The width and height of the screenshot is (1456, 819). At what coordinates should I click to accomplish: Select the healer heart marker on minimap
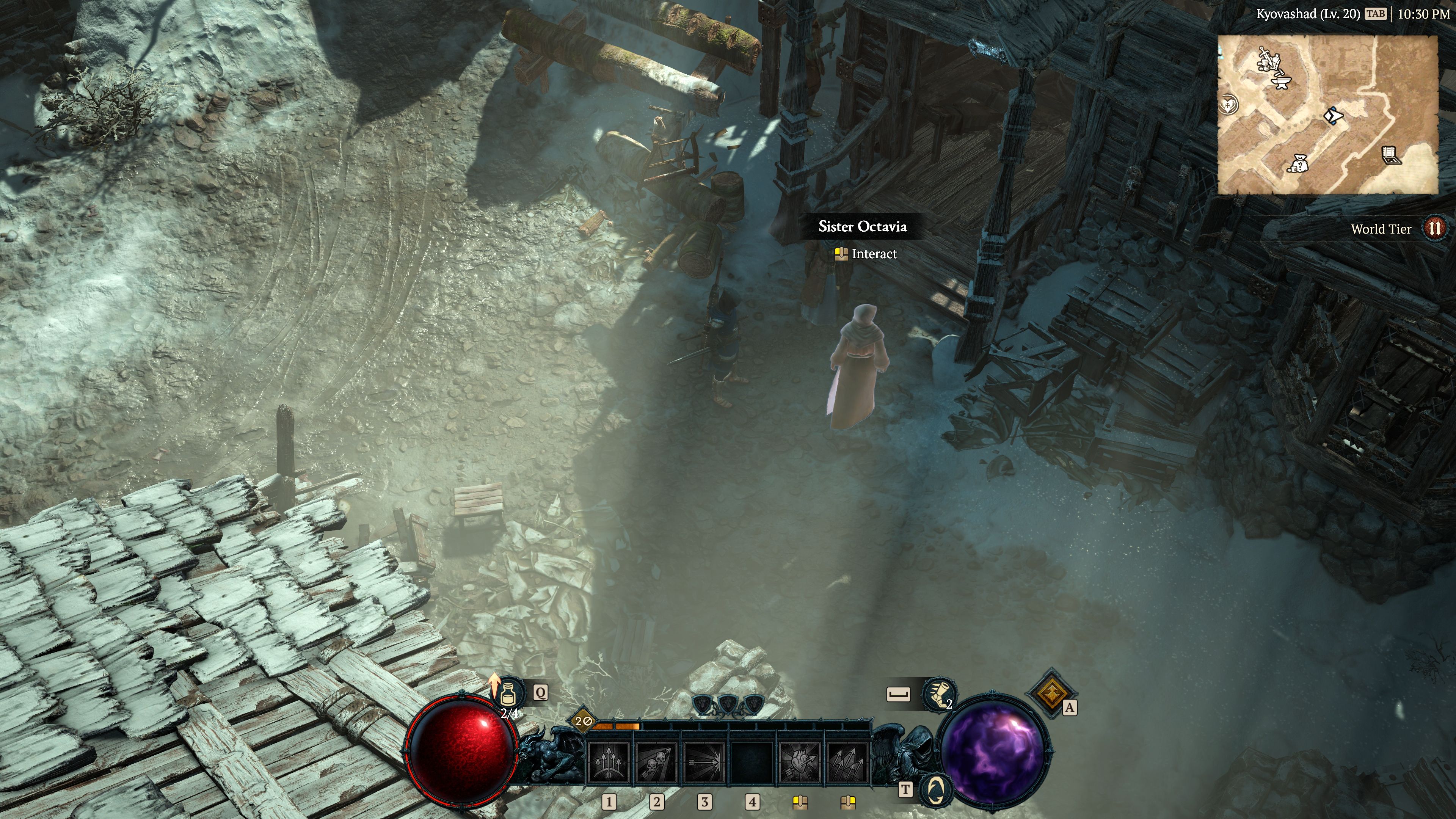coord(1229,105)
